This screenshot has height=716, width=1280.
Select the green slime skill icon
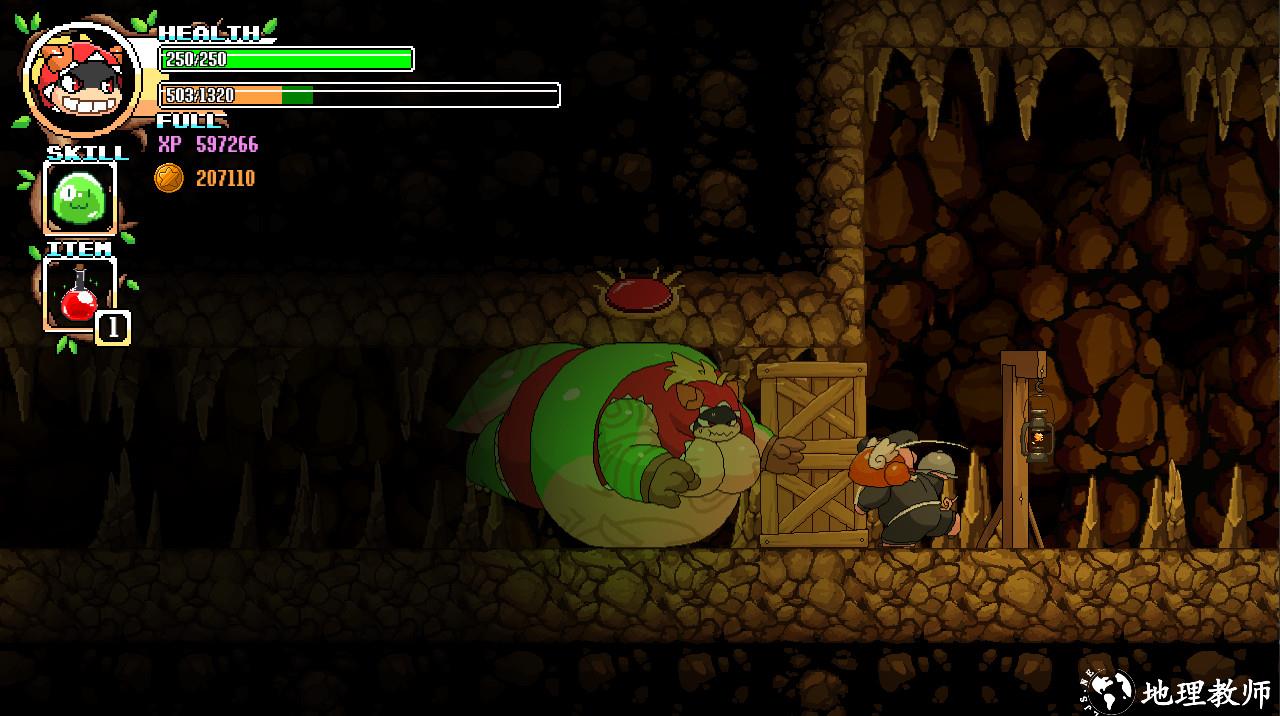point(79,197)
